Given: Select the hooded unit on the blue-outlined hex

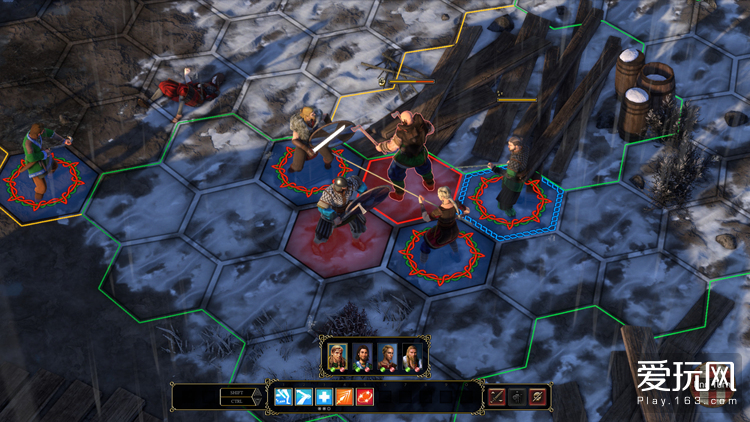Looking at the screenshot, I should pos(512,178).
